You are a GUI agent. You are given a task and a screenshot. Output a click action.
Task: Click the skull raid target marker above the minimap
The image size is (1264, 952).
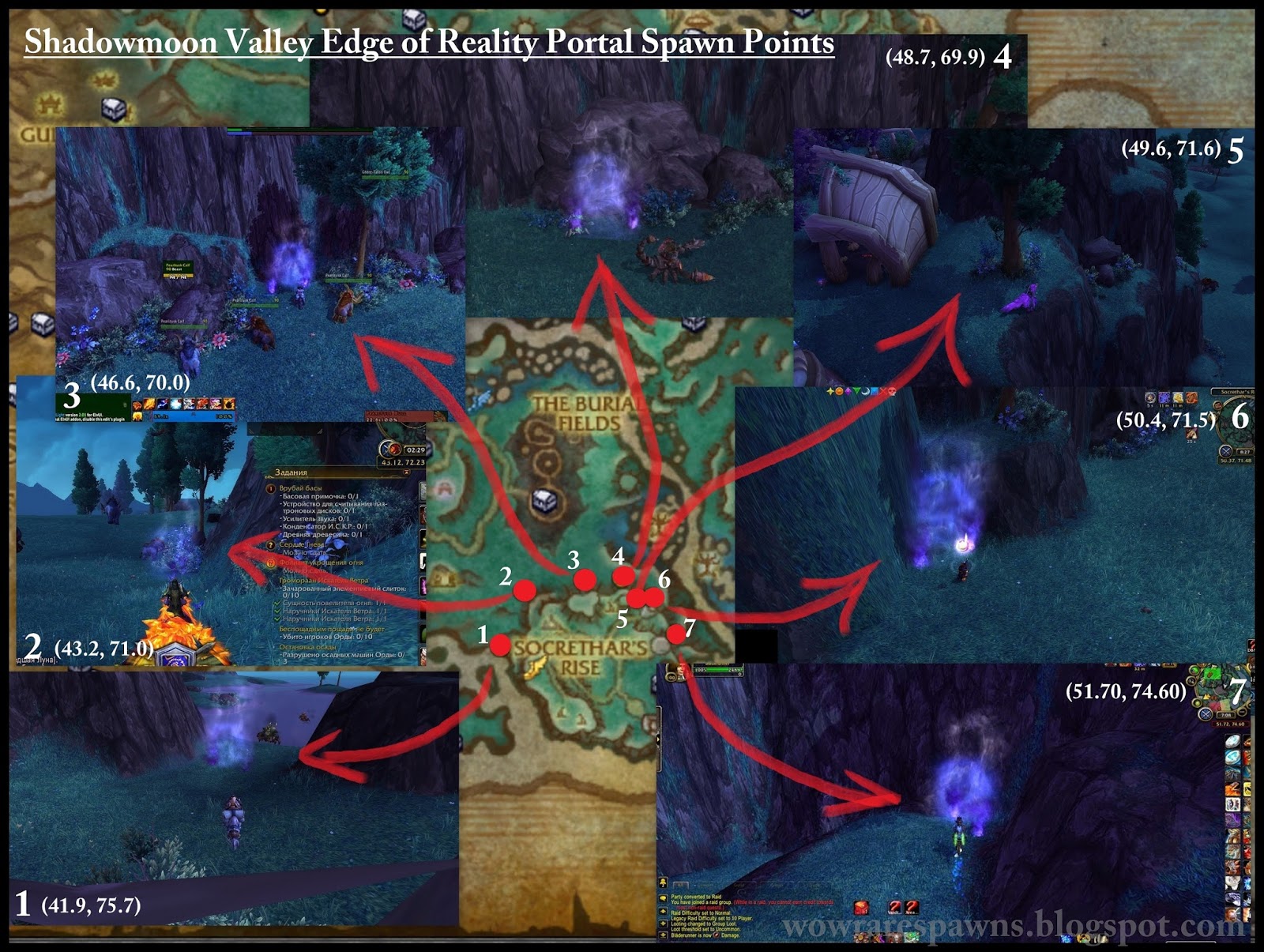[x=893, y=391]
